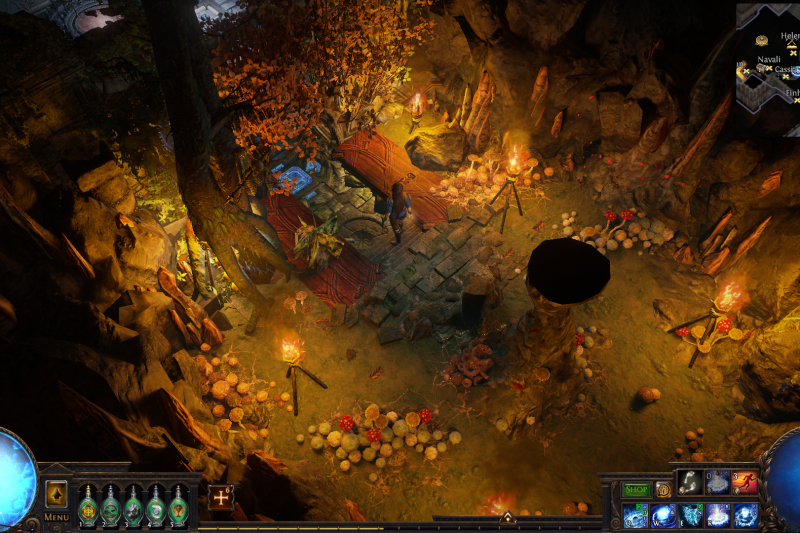
Task: Select the skill slot labeled R
Action: click(718, 516)
